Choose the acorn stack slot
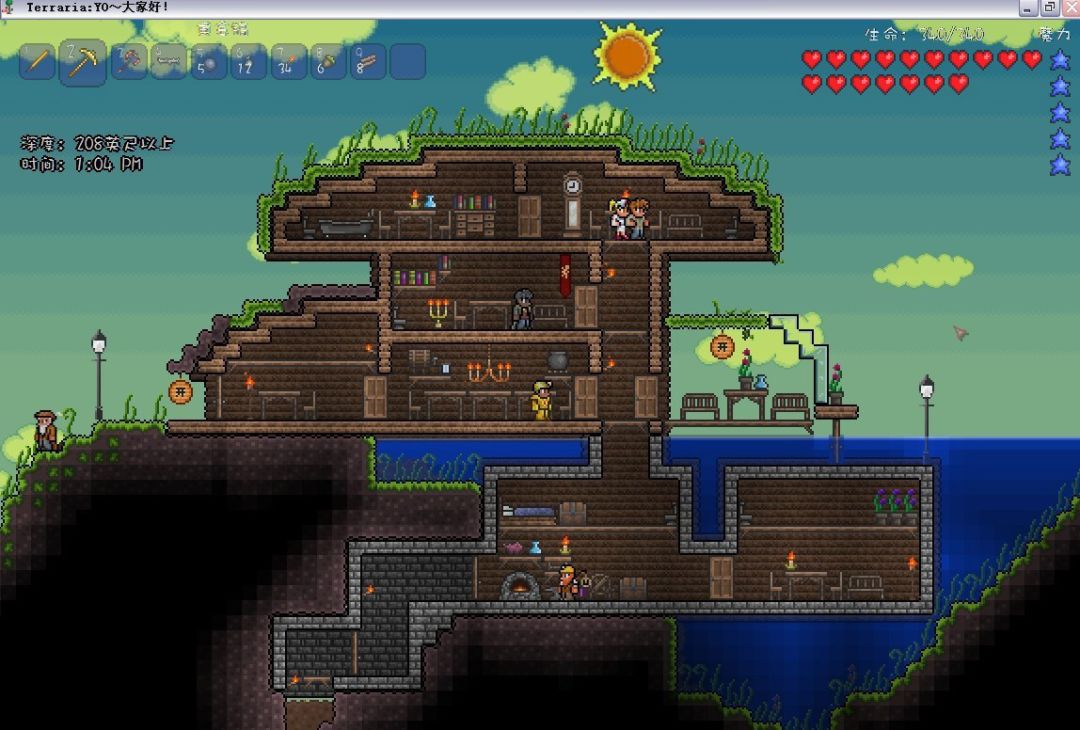 coord(328,62)
